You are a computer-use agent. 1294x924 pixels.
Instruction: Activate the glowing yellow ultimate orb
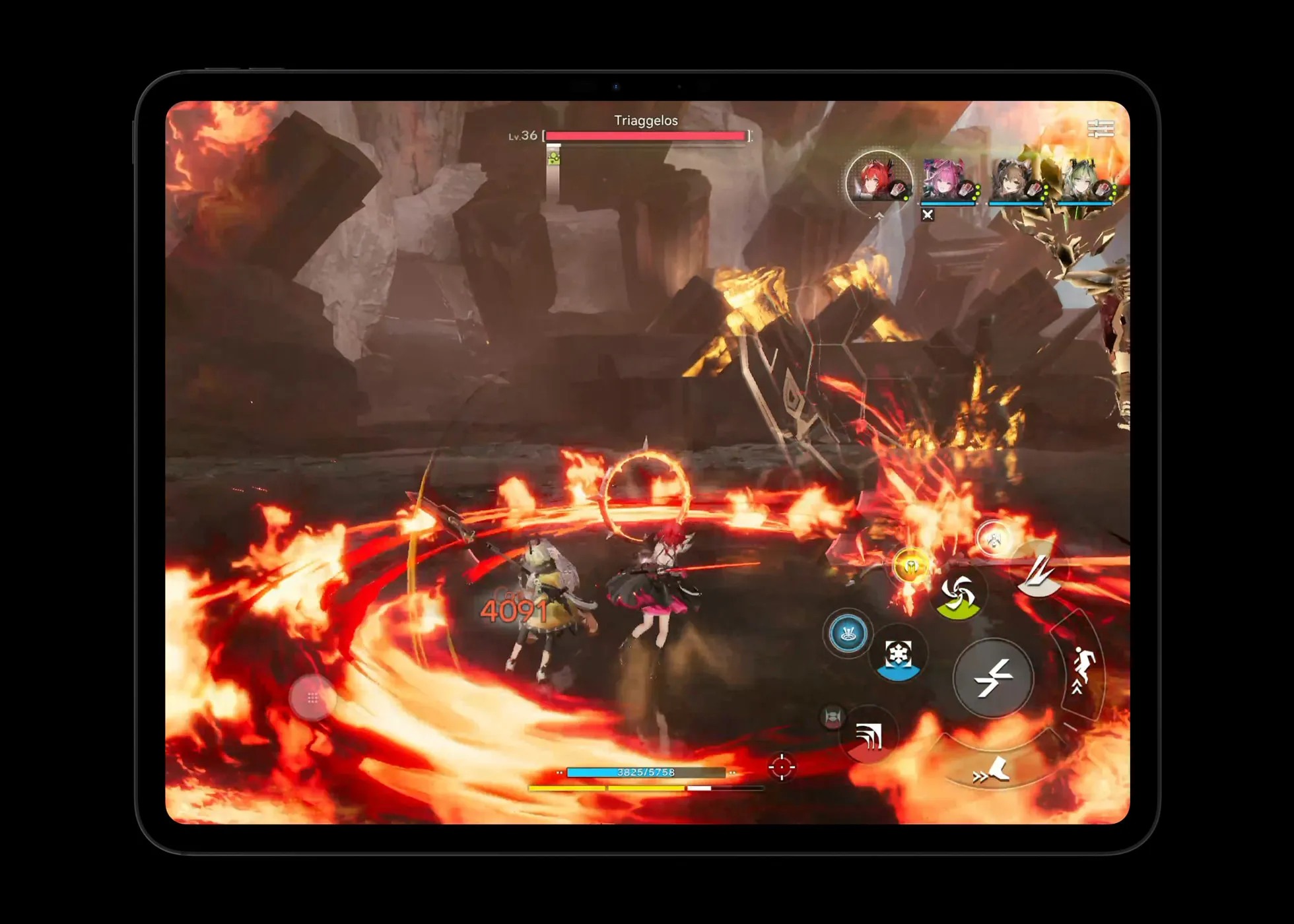(910, 566)
